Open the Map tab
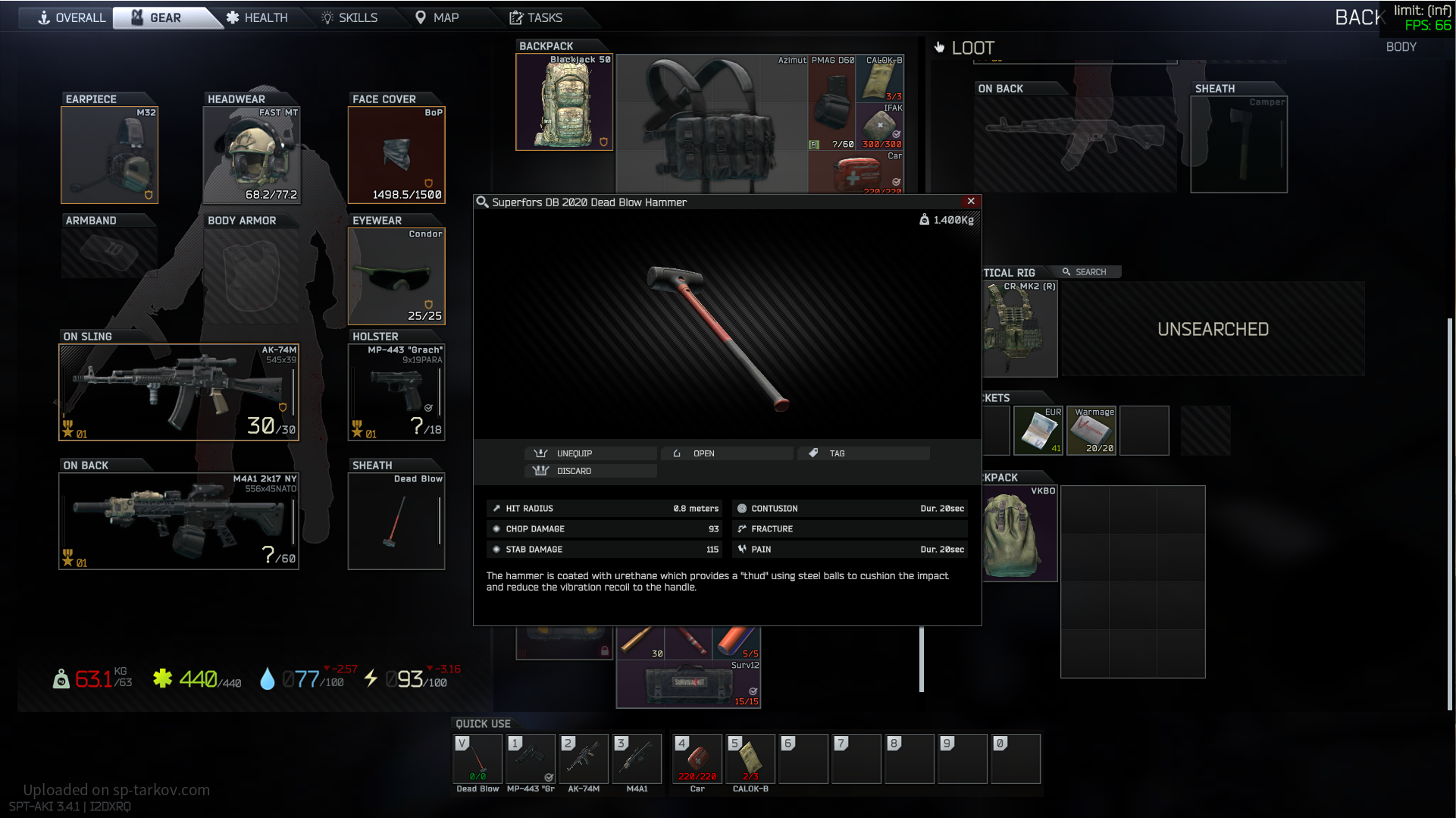Screen dimensions: 1456x818 437,17
